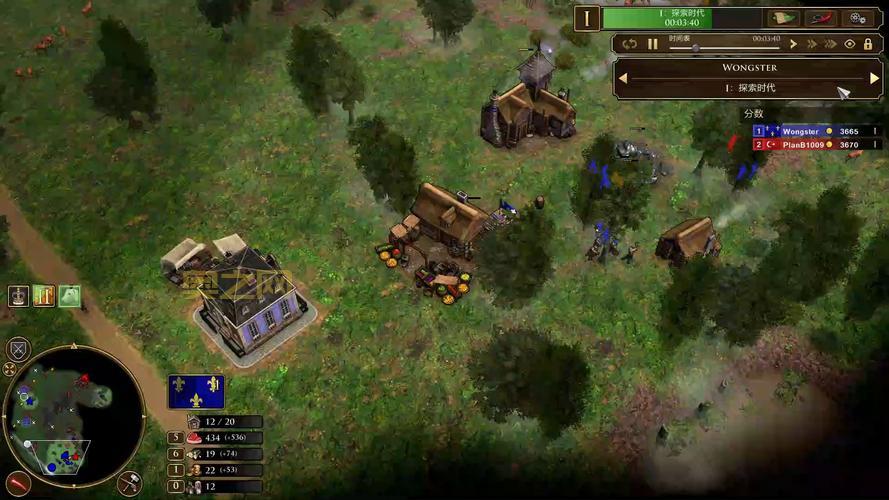Restart the replay with the loop arrows

click(x=629, y=44)
